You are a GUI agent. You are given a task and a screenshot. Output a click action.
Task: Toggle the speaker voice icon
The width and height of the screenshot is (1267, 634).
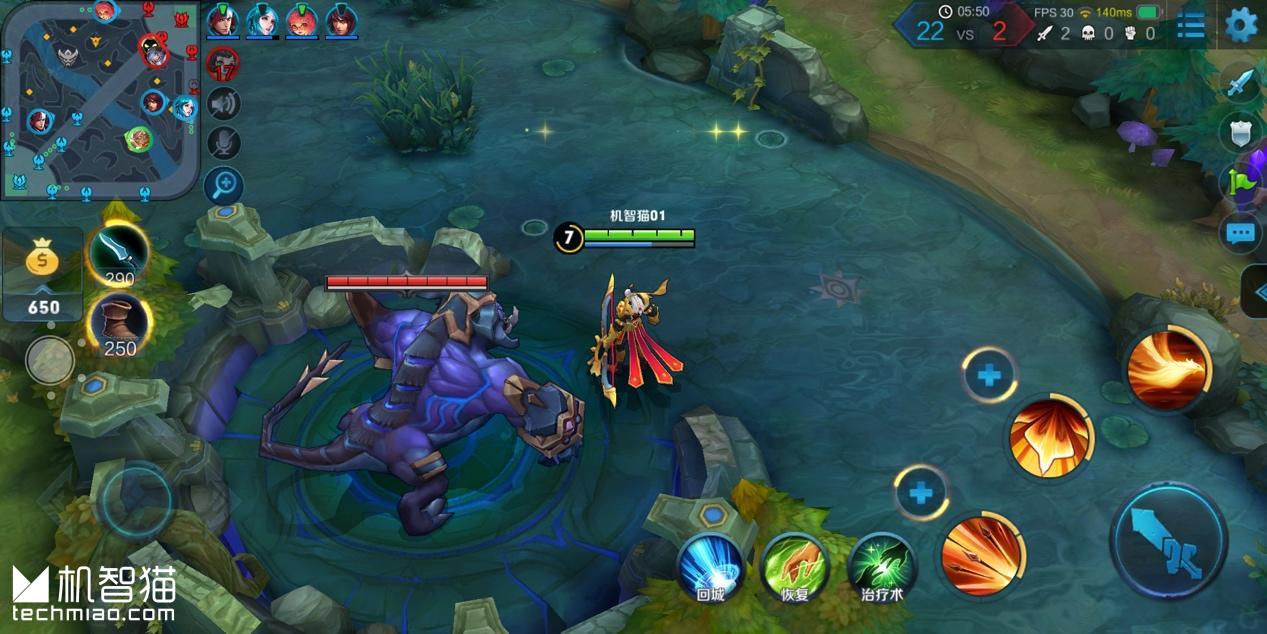[x=223, y=104]
